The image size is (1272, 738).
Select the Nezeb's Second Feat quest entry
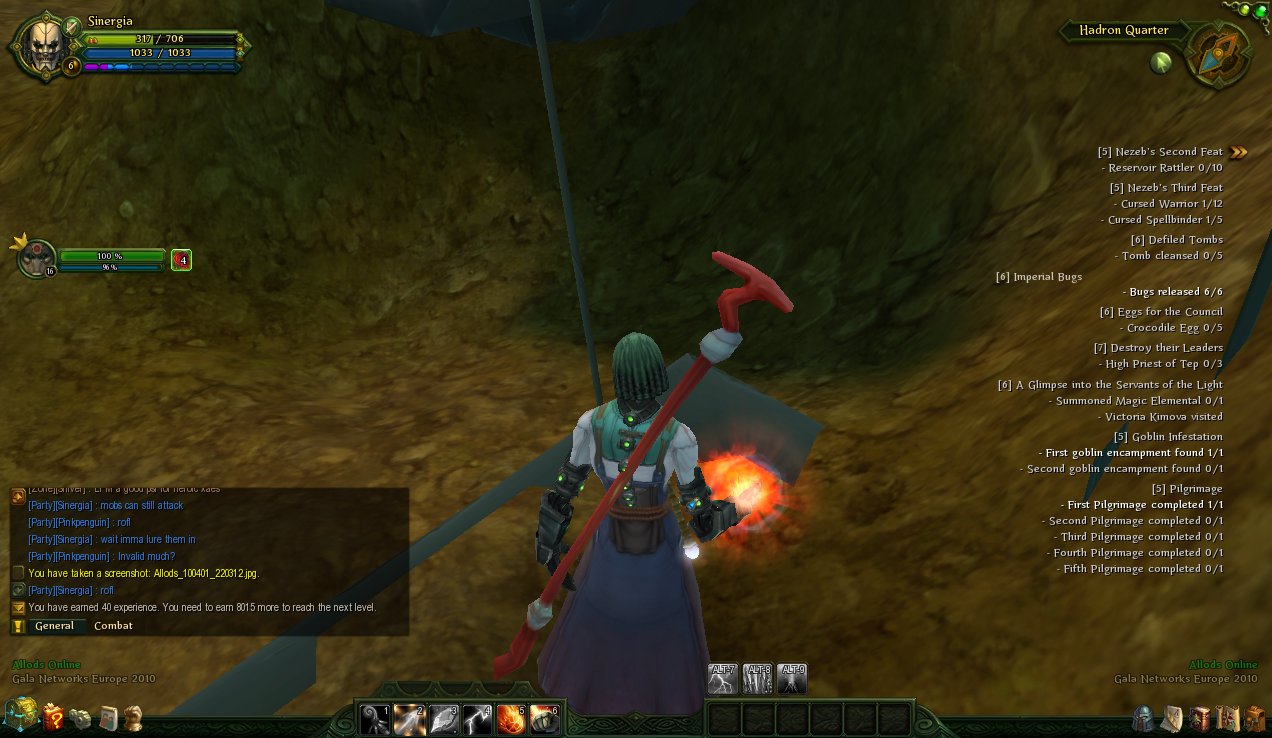[1160, 152]
